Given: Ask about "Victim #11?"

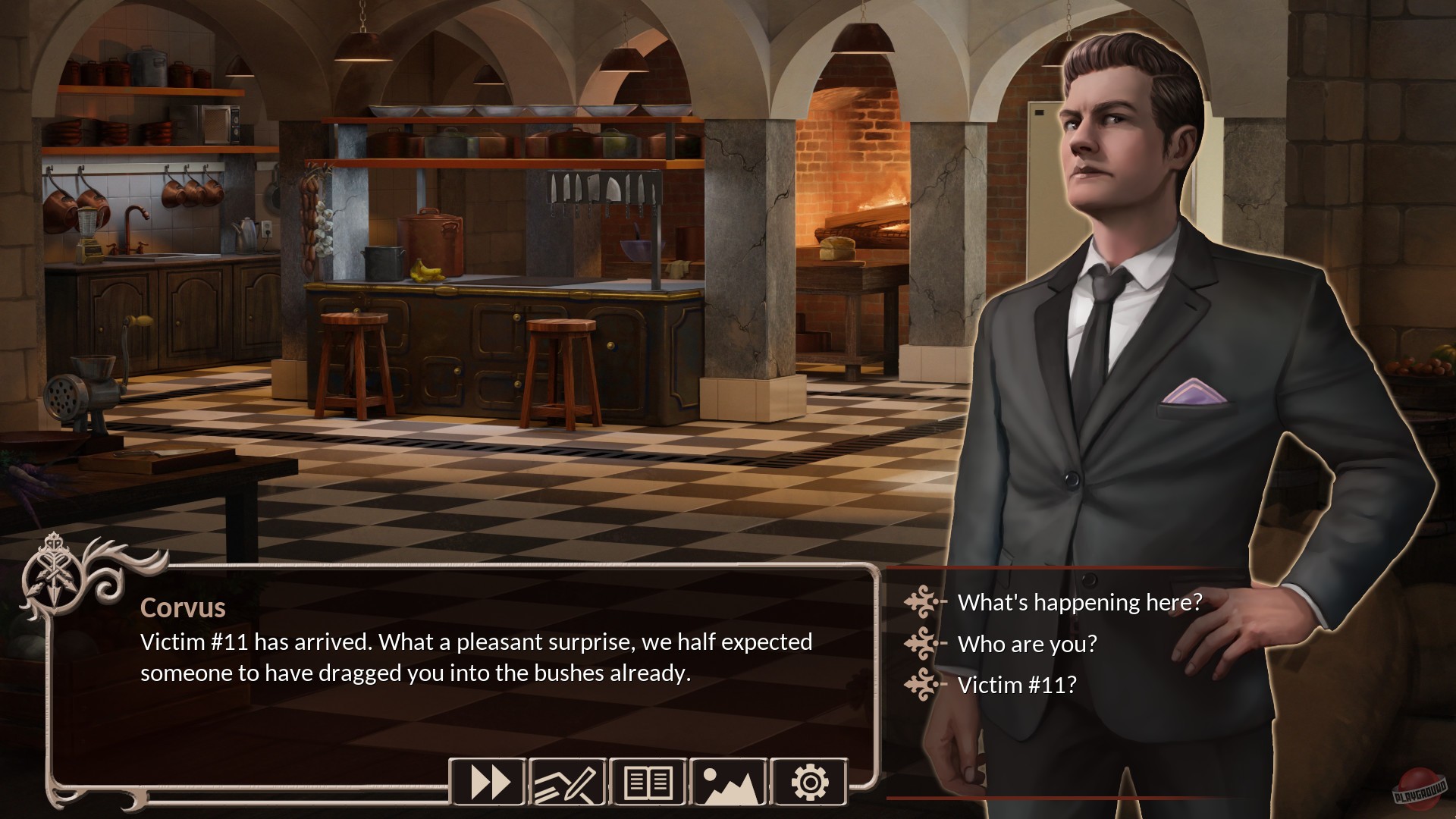Looking at the screenshot, I should 1016,685.
